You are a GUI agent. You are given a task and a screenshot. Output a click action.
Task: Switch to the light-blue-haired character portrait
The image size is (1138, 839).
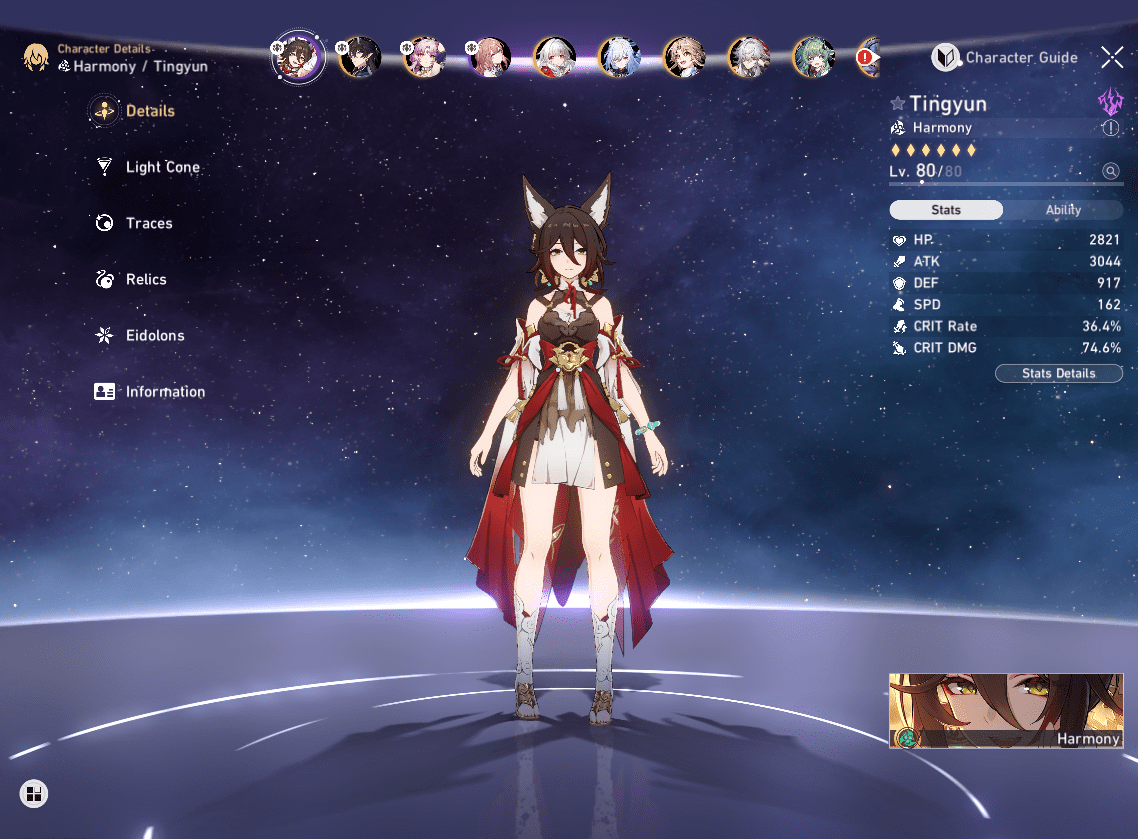(x=619, y=58)
